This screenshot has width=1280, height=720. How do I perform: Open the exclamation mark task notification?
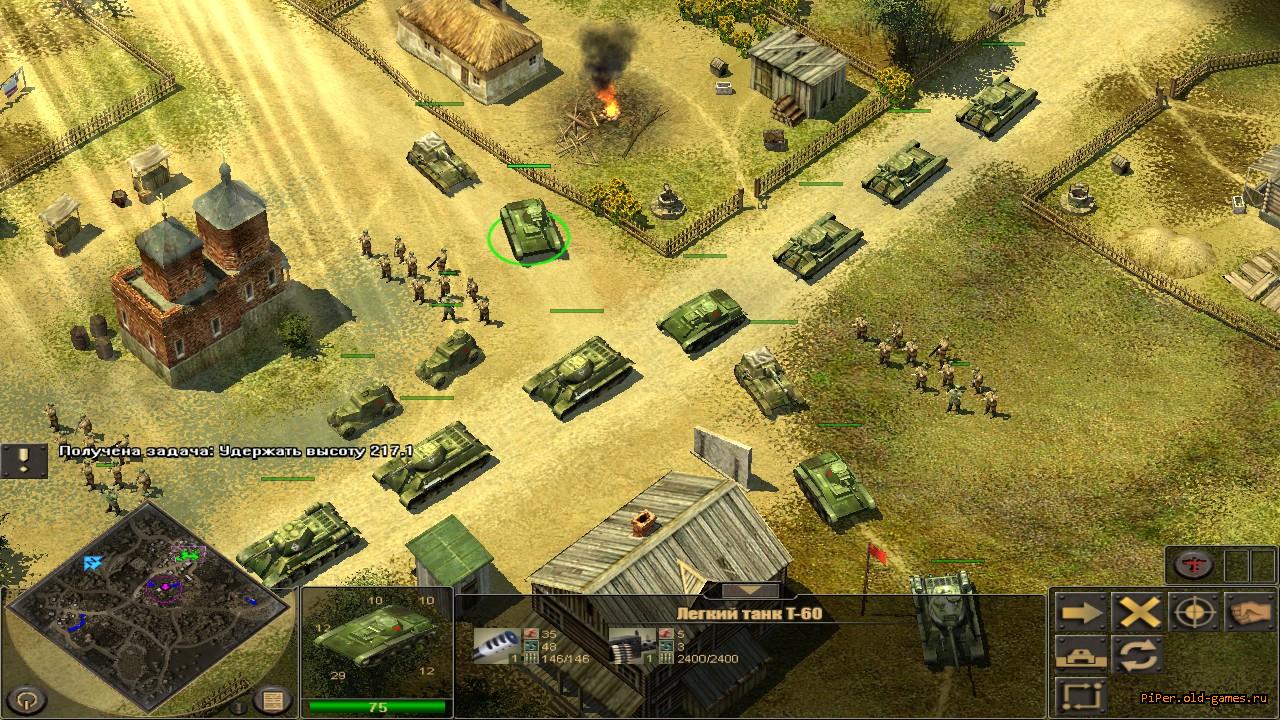pos(24,461)
